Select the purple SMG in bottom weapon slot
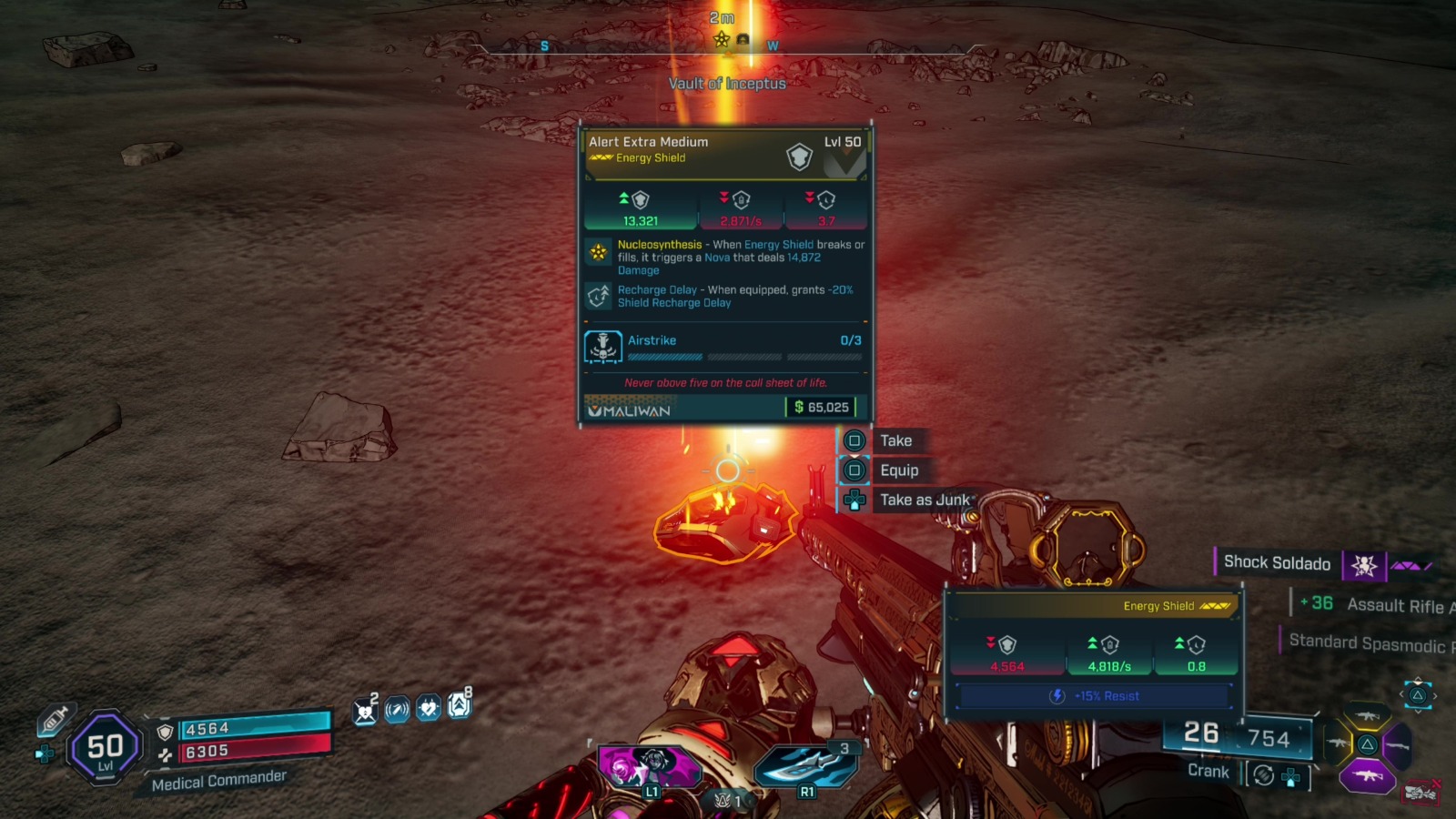 click(x=1367, y=776)
